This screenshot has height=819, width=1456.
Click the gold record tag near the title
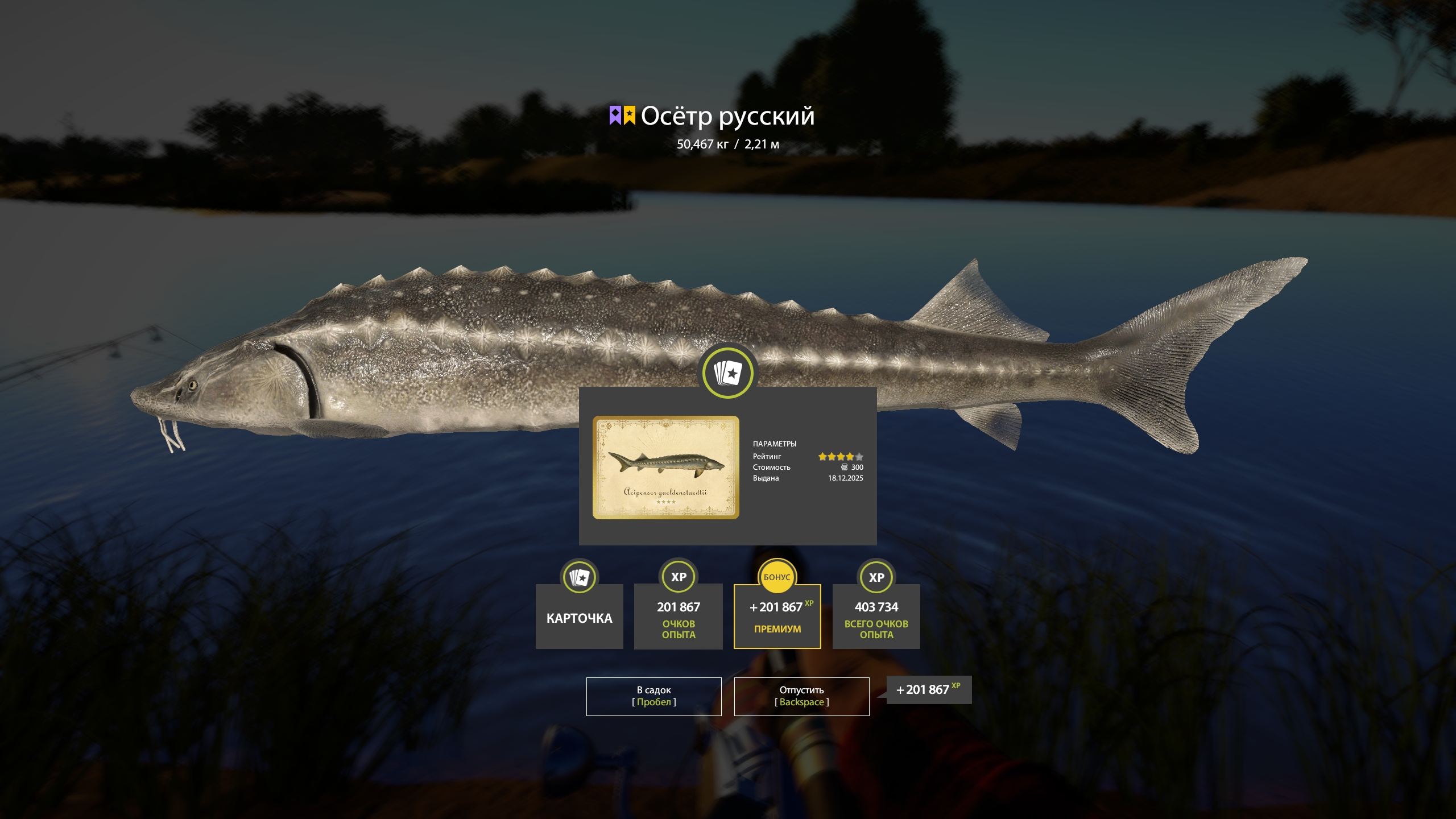point(630,115)
